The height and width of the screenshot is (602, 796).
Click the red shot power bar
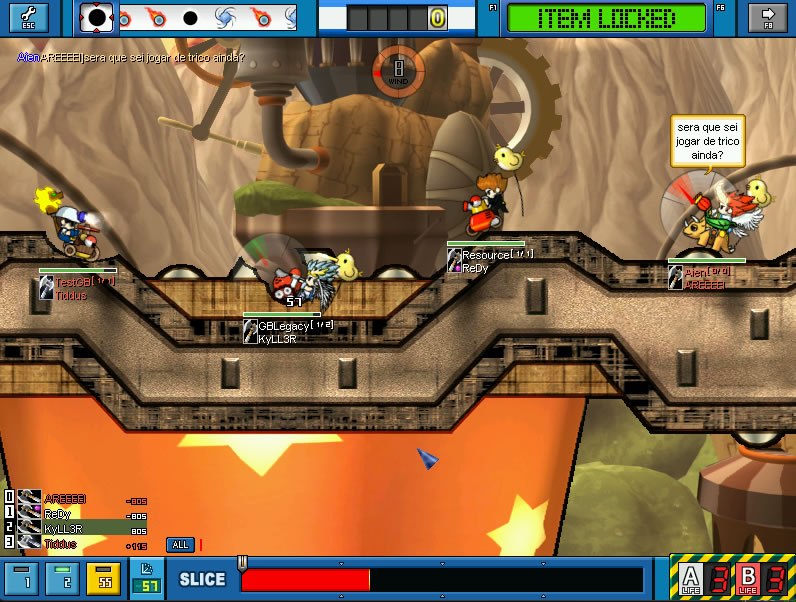(x=305, y=580)
